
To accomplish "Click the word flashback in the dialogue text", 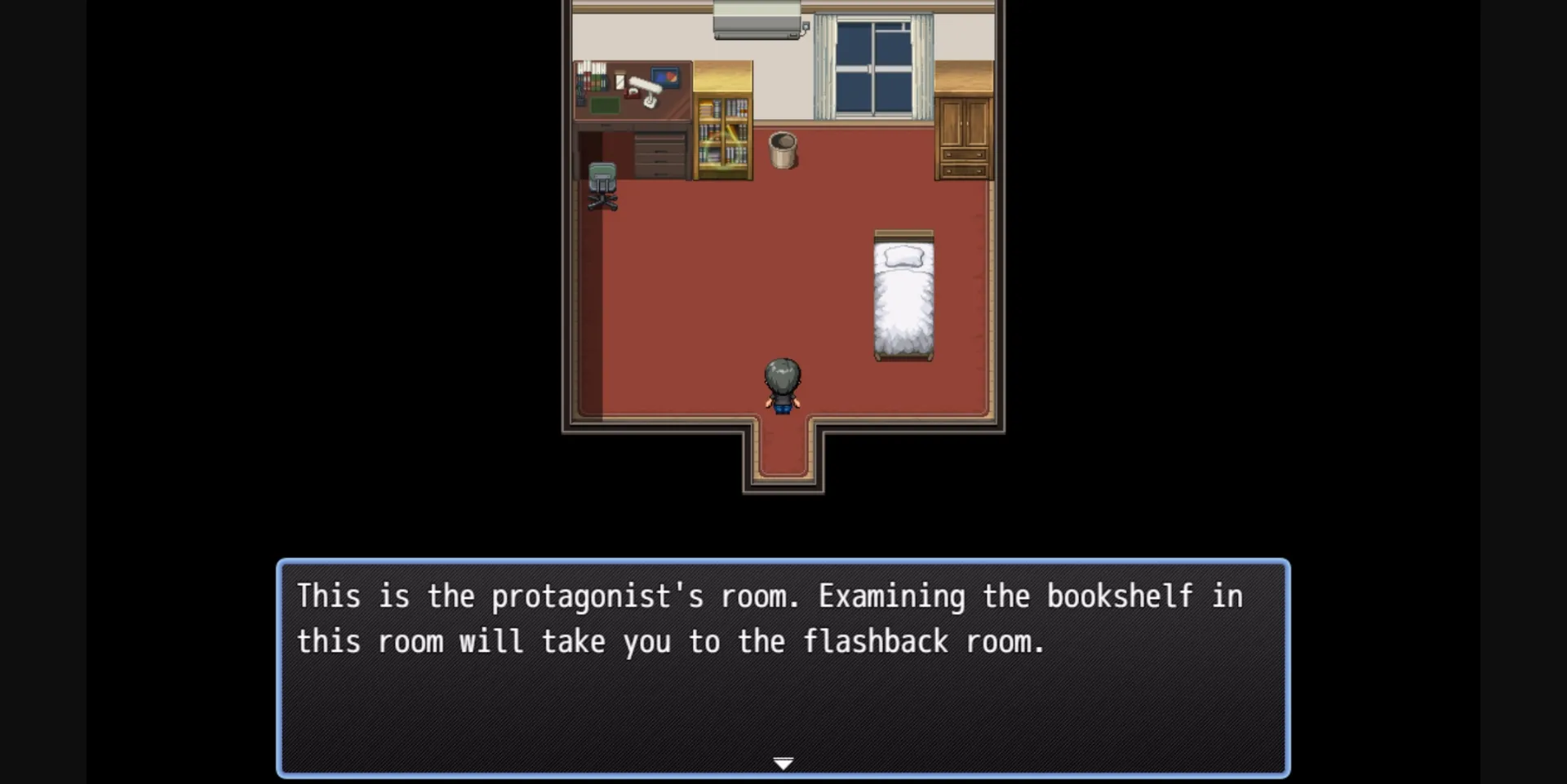I will (877, 641).
